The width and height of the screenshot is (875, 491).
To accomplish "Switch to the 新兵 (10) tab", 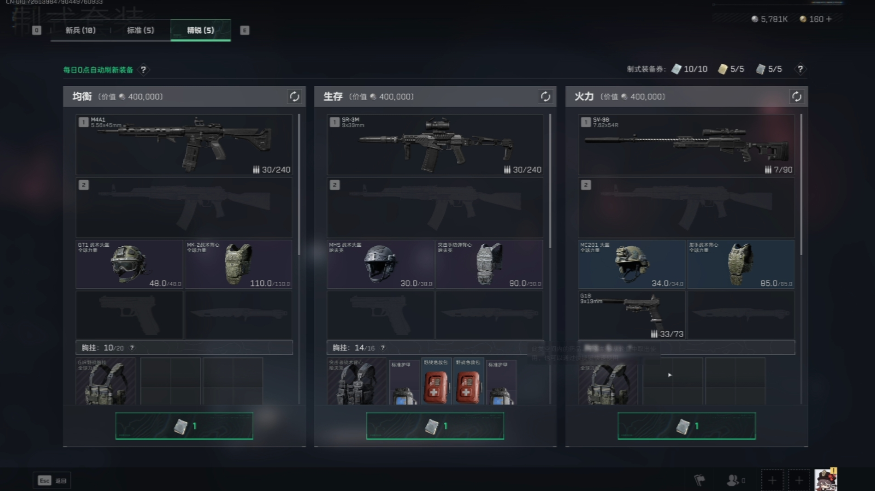I will click(x=79, y=30).
